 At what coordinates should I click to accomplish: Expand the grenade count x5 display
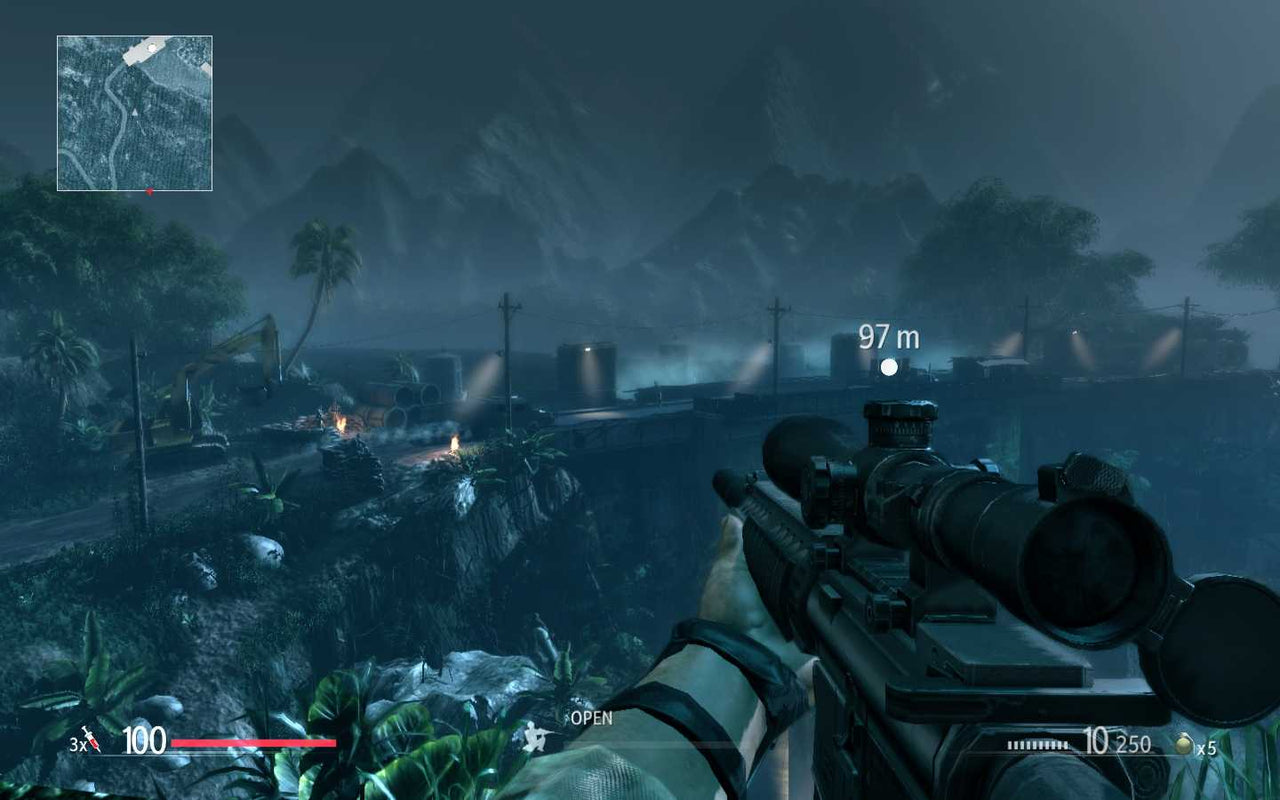tap(1208, 747)
